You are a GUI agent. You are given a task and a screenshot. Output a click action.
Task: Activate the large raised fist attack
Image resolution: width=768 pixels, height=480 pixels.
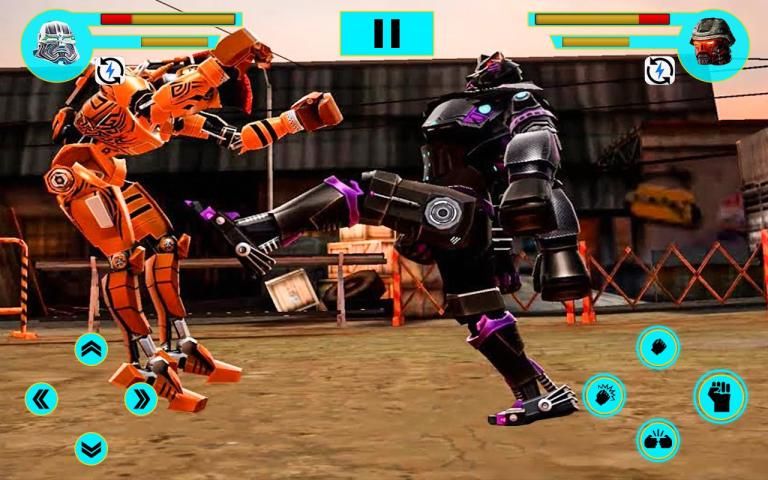tap(720, 396)
